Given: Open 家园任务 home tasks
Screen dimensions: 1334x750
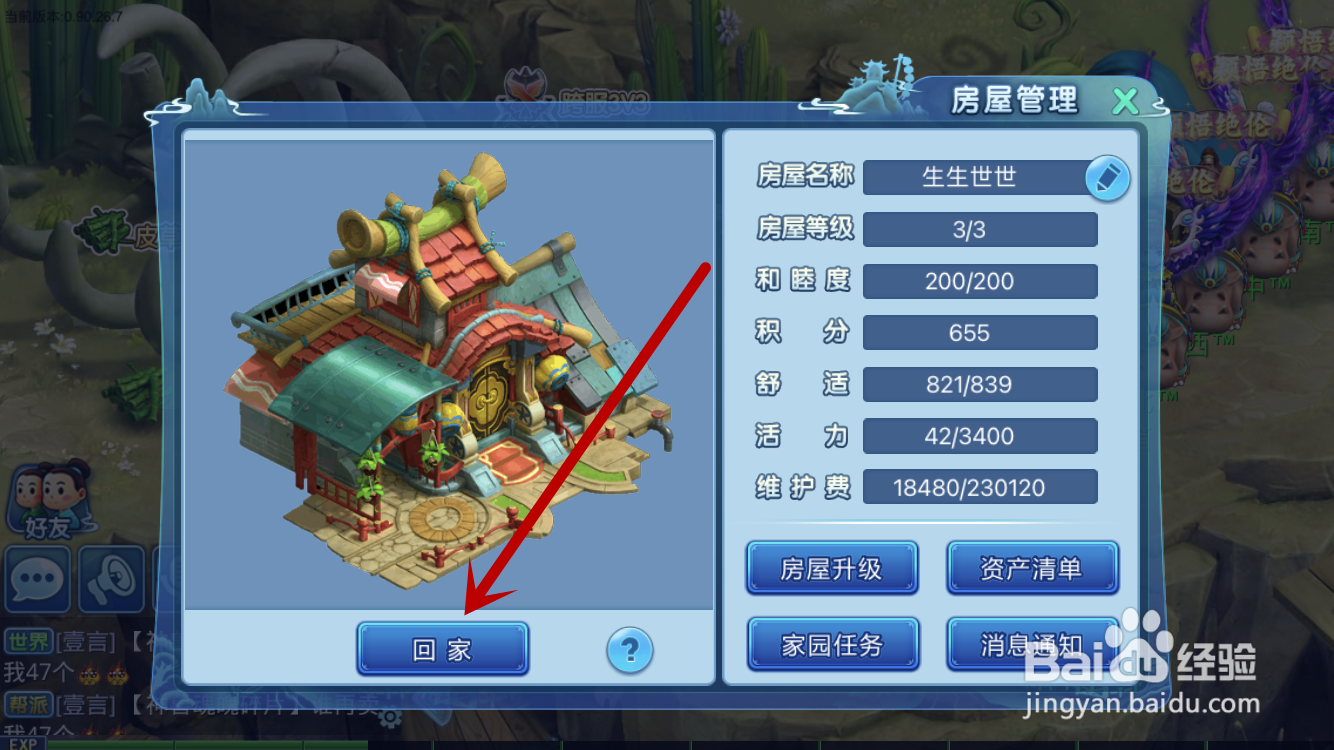Looking at the screenshot, I should 832,644.
